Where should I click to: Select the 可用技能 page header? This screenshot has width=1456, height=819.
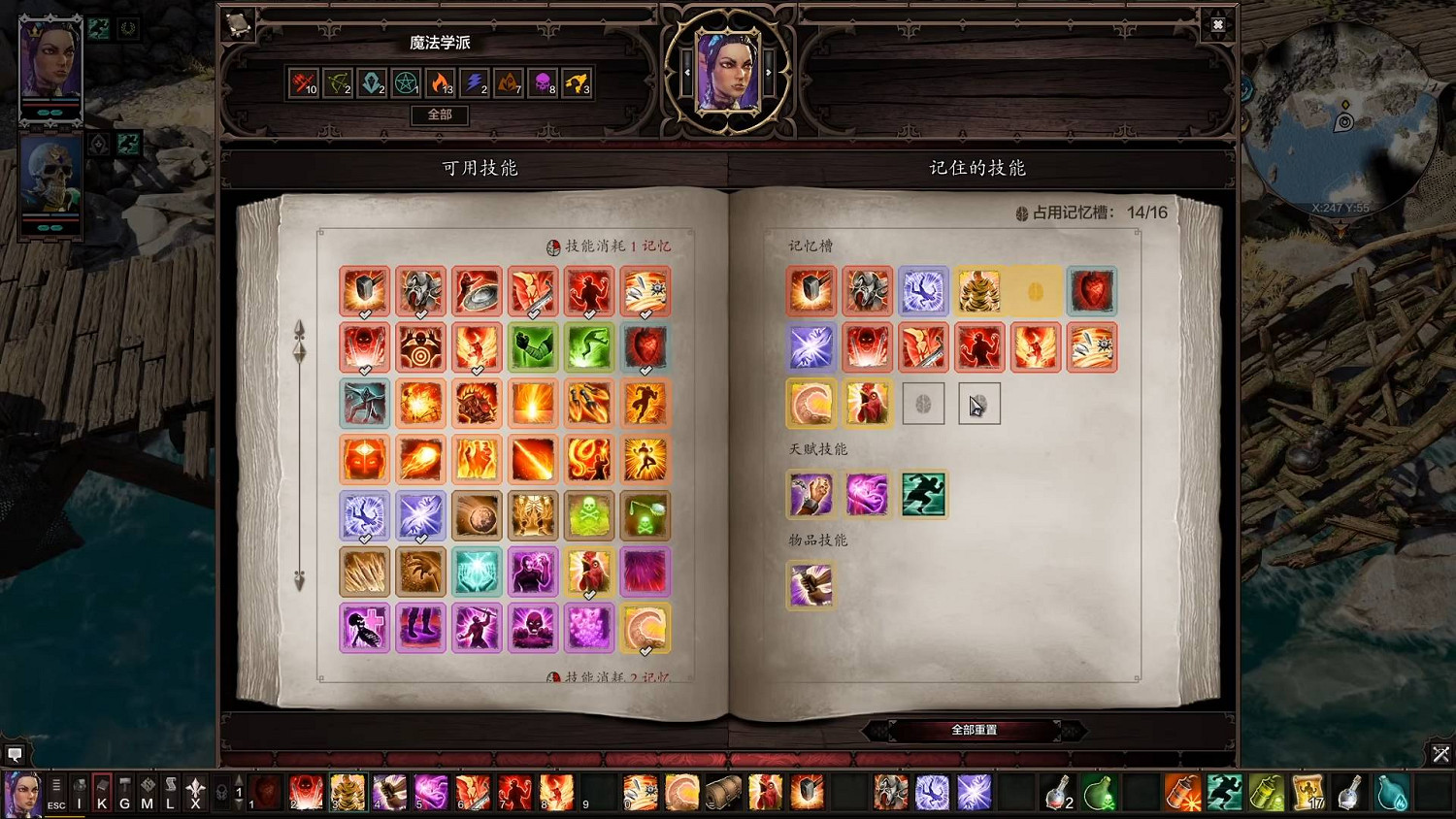coord(480,167)
